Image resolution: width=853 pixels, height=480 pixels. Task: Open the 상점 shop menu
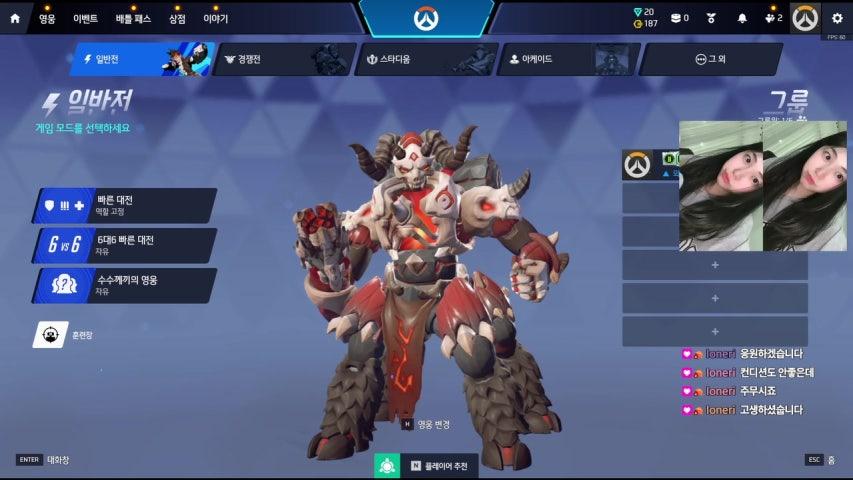[x=177, y=18]
